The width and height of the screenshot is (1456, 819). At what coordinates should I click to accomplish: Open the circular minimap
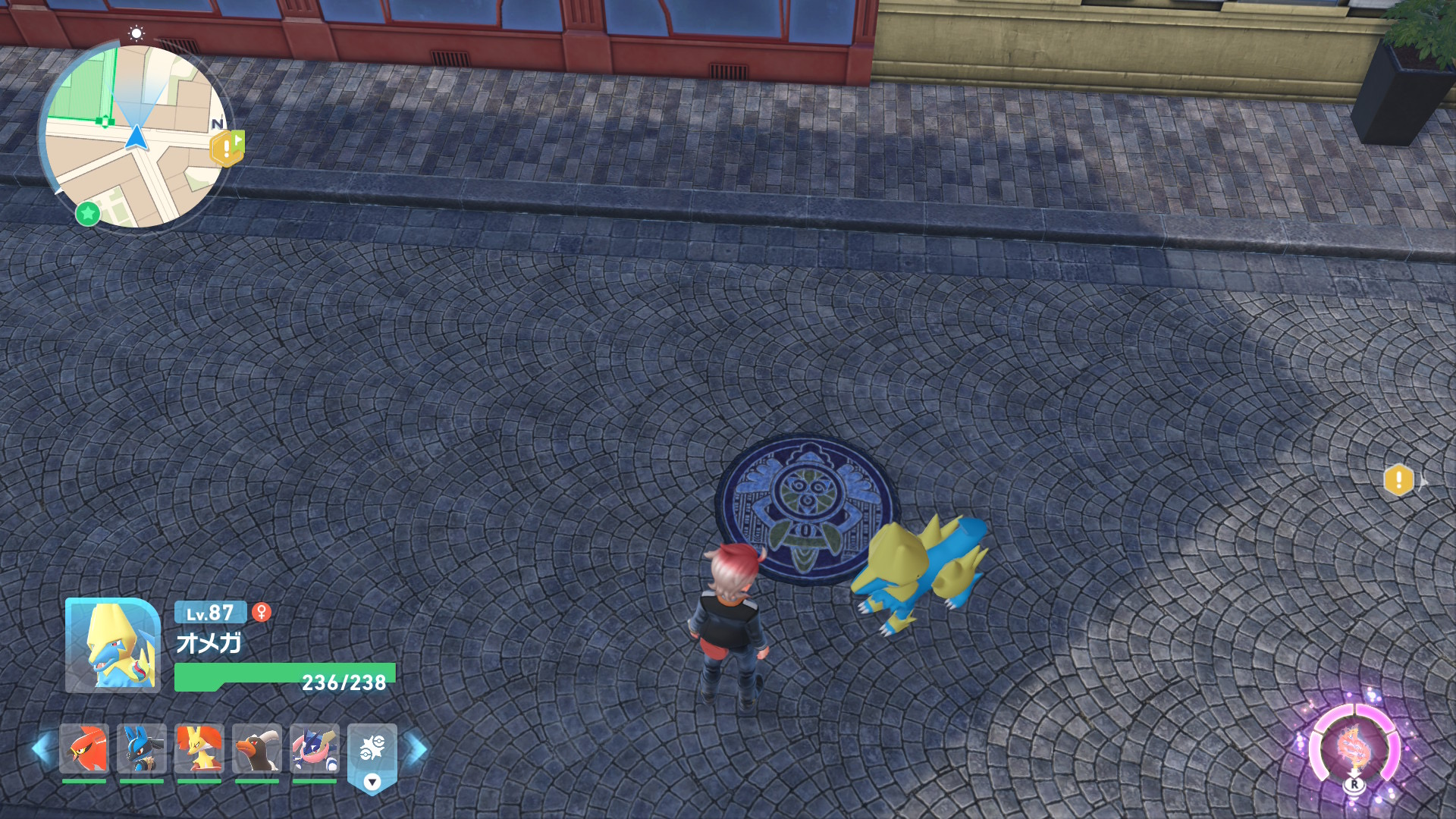(136, 136)
